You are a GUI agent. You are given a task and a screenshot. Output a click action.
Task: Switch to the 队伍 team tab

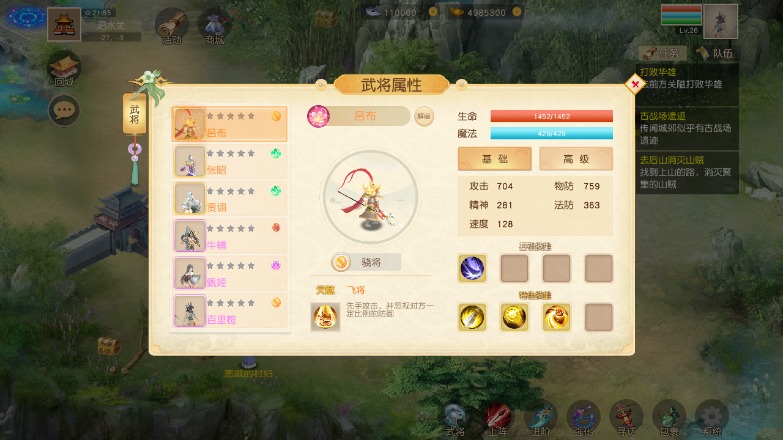pyautogui.click(x=714, y=53)
